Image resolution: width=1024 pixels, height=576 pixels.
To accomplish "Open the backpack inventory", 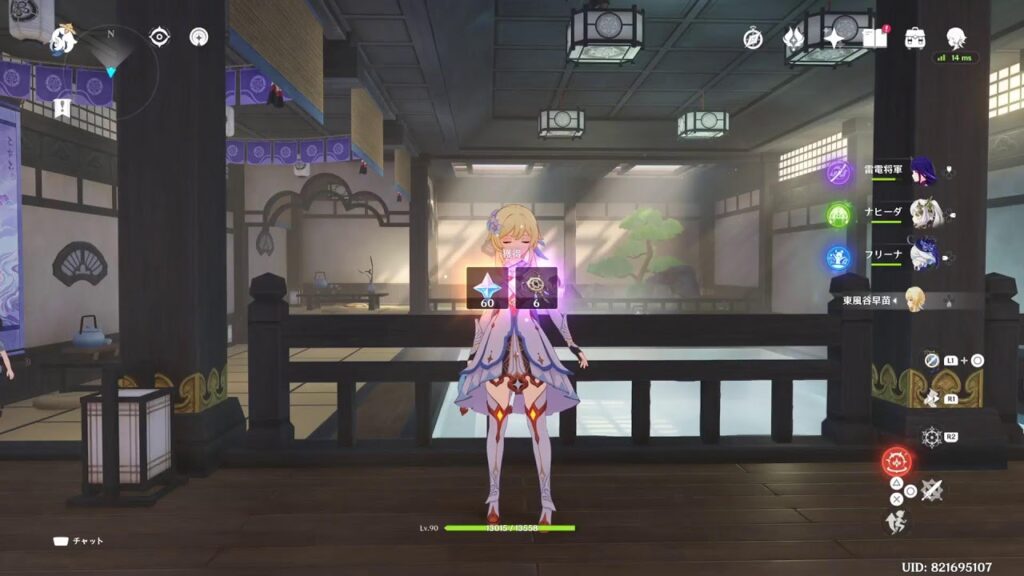I will coord(914,39).
